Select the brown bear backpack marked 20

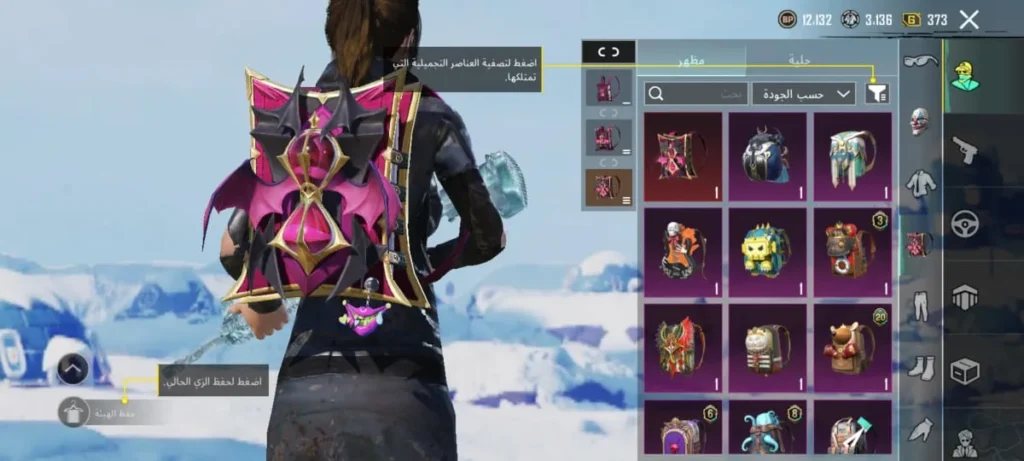coord(852,346)
